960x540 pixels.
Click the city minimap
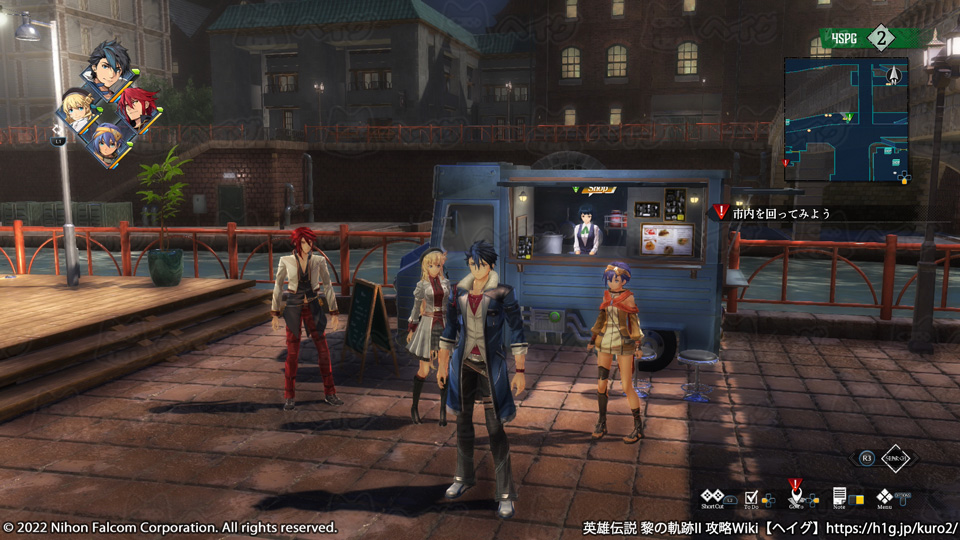click(x=846, y=118)
